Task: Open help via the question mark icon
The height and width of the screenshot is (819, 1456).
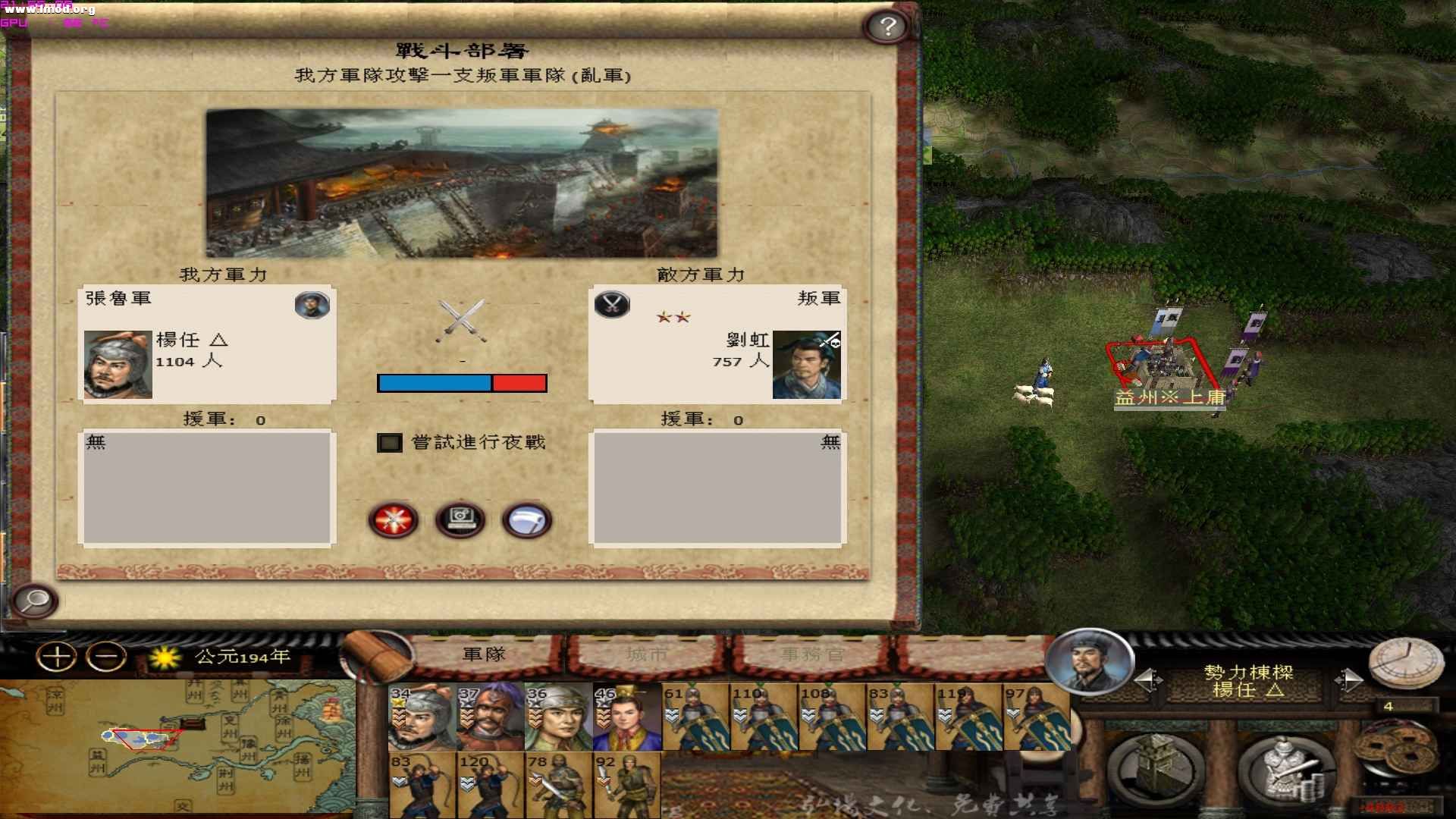Action: (x=887, y=27)
